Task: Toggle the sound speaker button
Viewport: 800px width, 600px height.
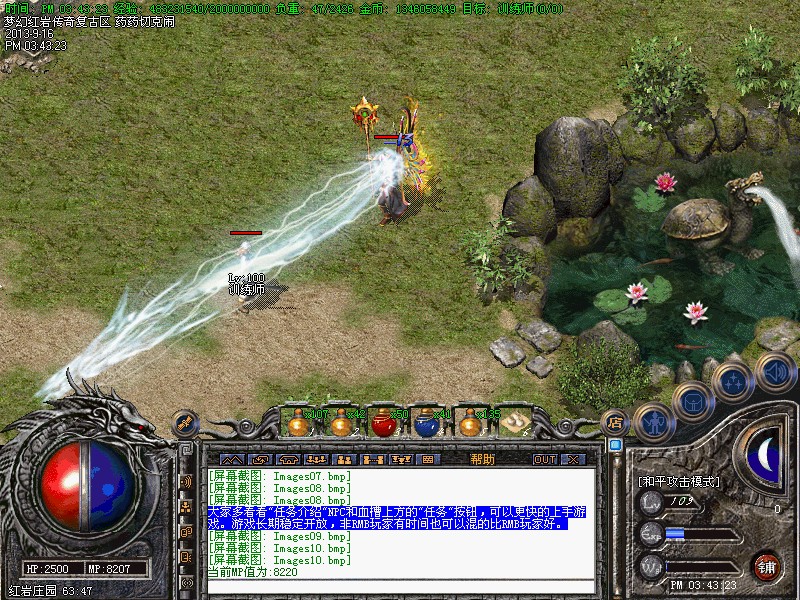Action: (774, 371)
